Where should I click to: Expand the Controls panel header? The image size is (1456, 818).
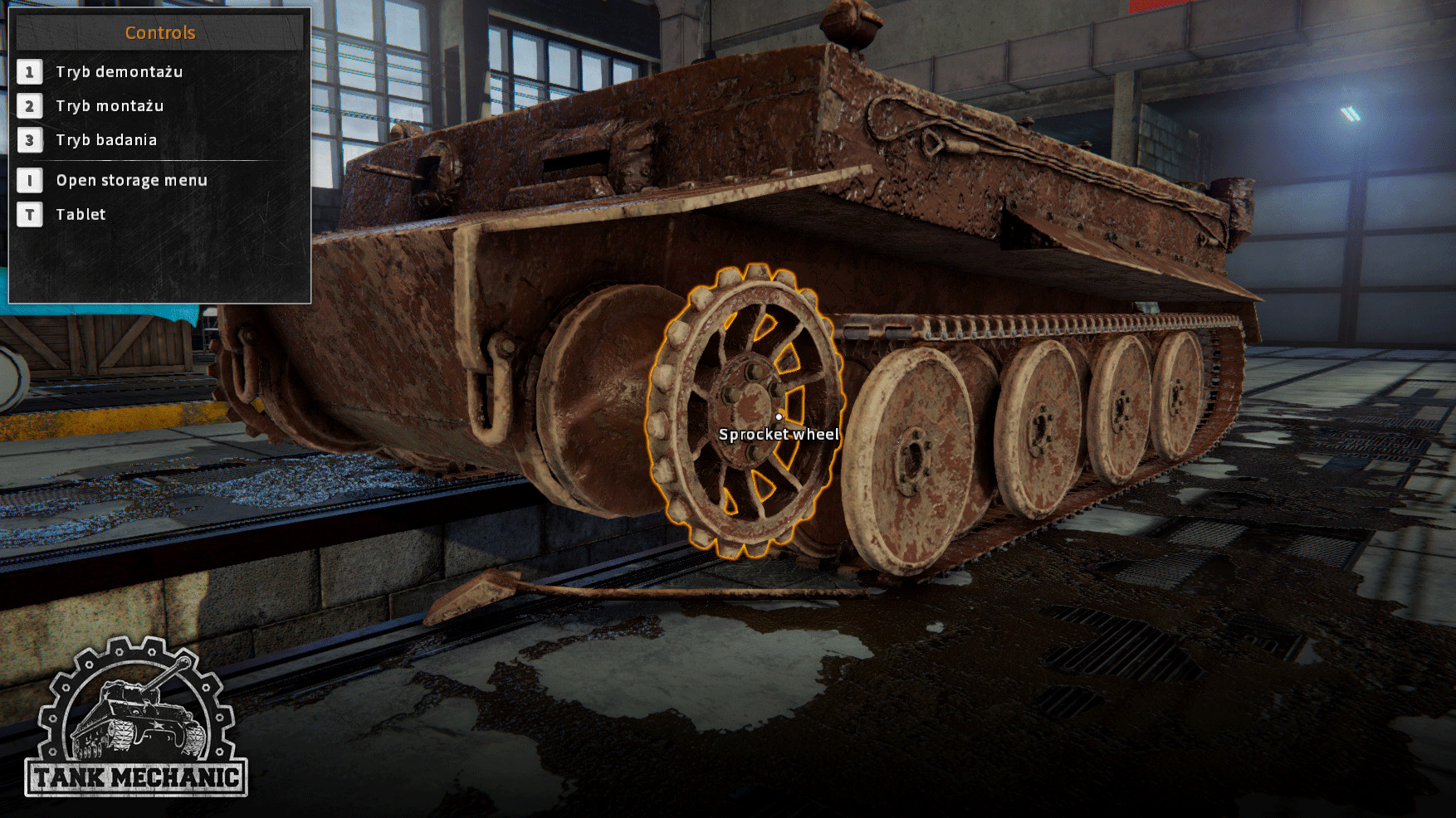[x=159, y=32]
